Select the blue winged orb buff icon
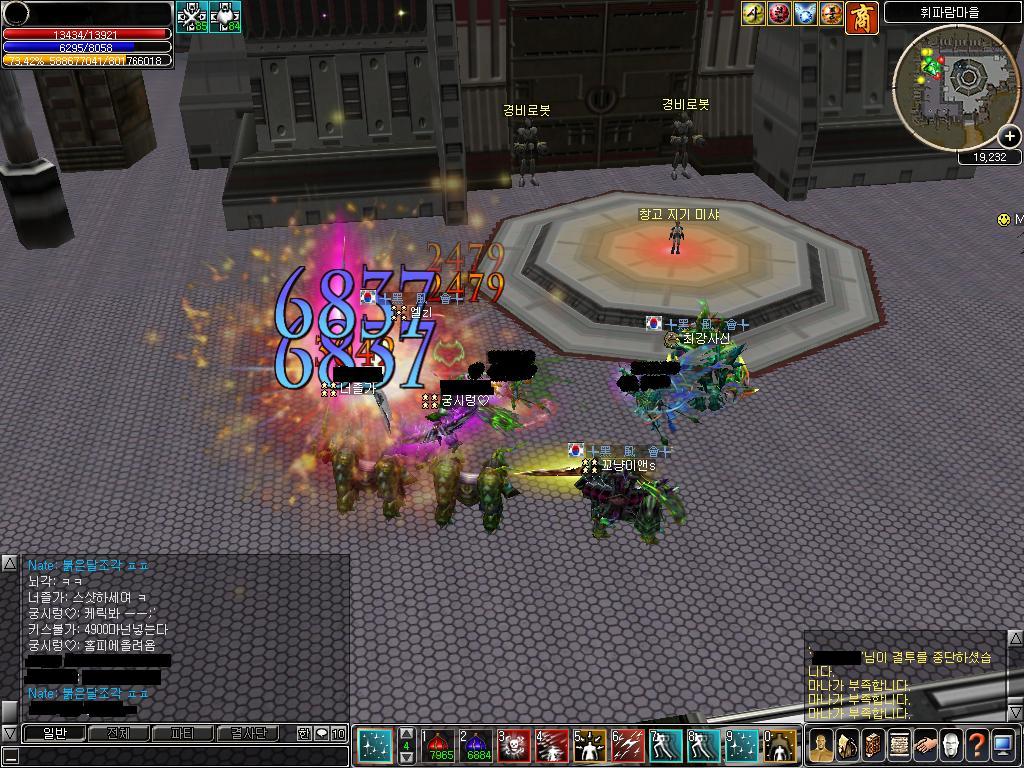 pyautogui.click(x=806, y=13)
